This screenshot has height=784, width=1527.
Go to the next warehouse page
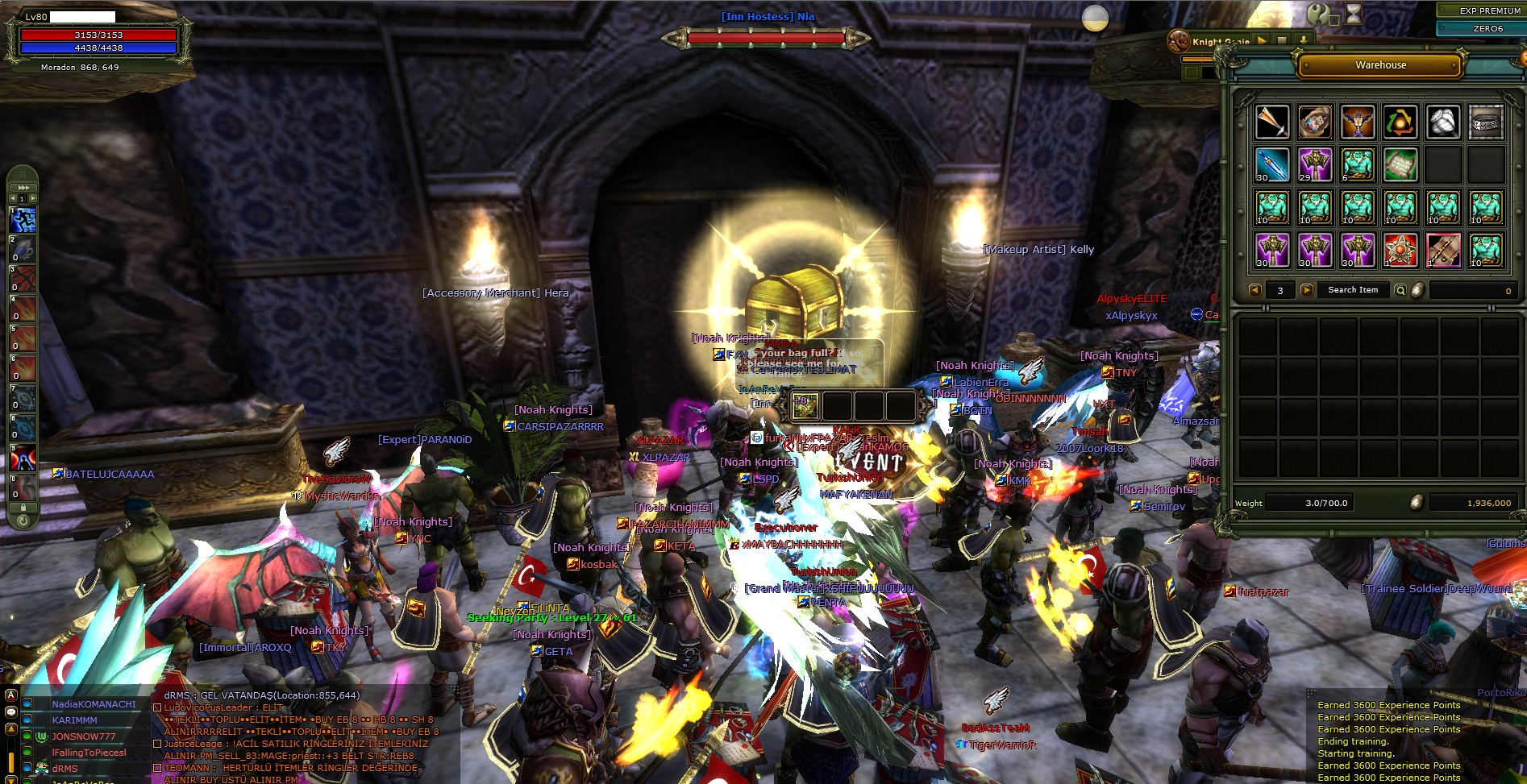coord(1306,290)
